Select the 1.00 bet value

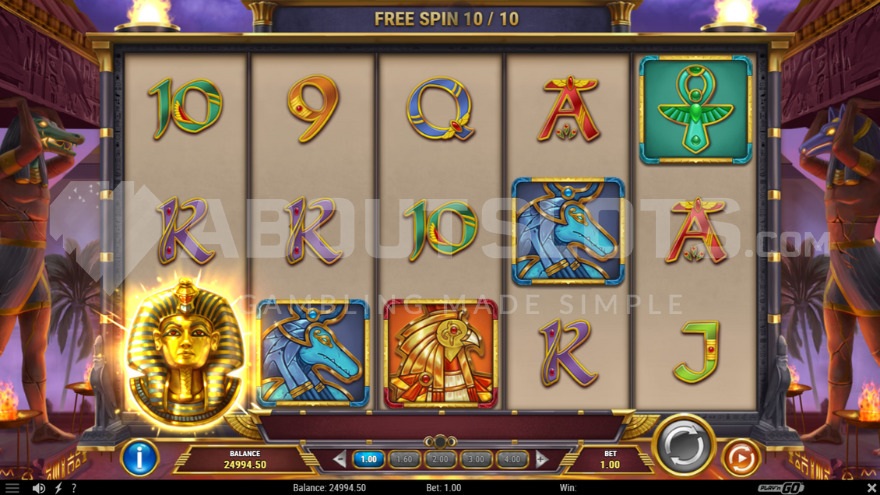[369, 459]
